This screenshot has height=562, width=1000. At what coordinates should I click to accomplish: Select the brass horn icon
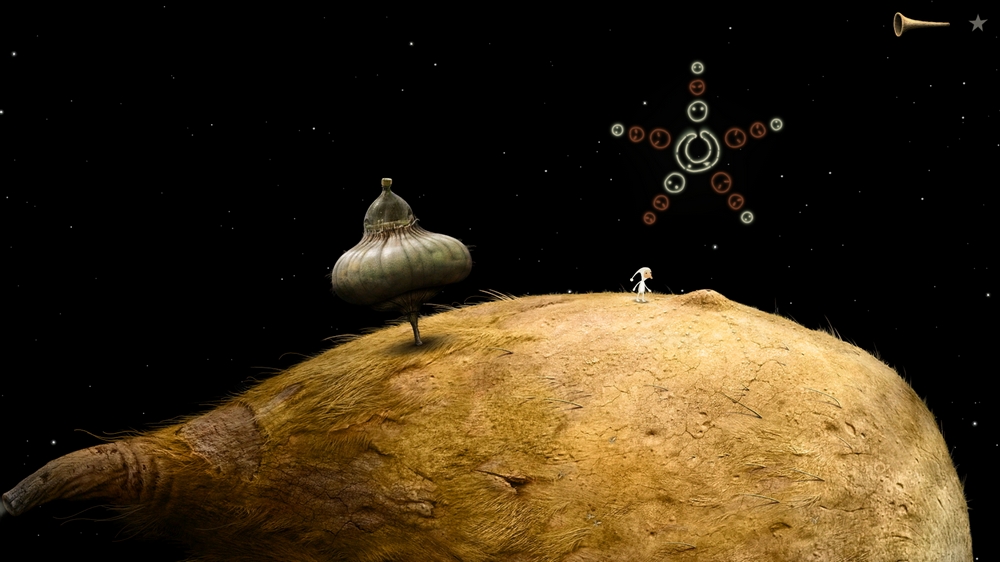pyautogui.click(x=919, y=23)
